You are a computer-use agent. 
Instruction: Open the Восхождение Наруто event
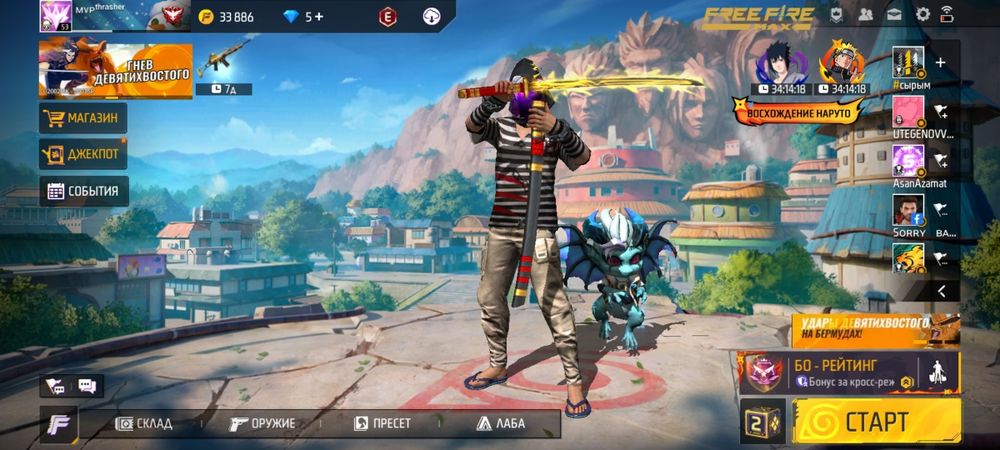[798, 111]
